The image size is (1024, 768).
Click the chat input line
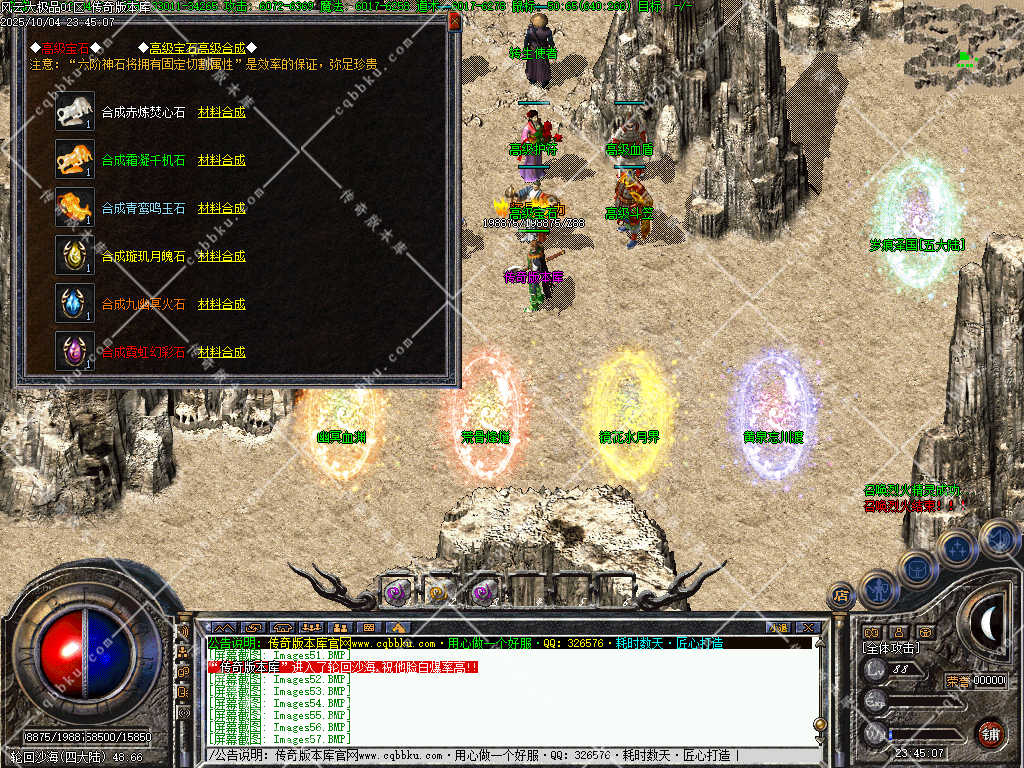(500, 756)
